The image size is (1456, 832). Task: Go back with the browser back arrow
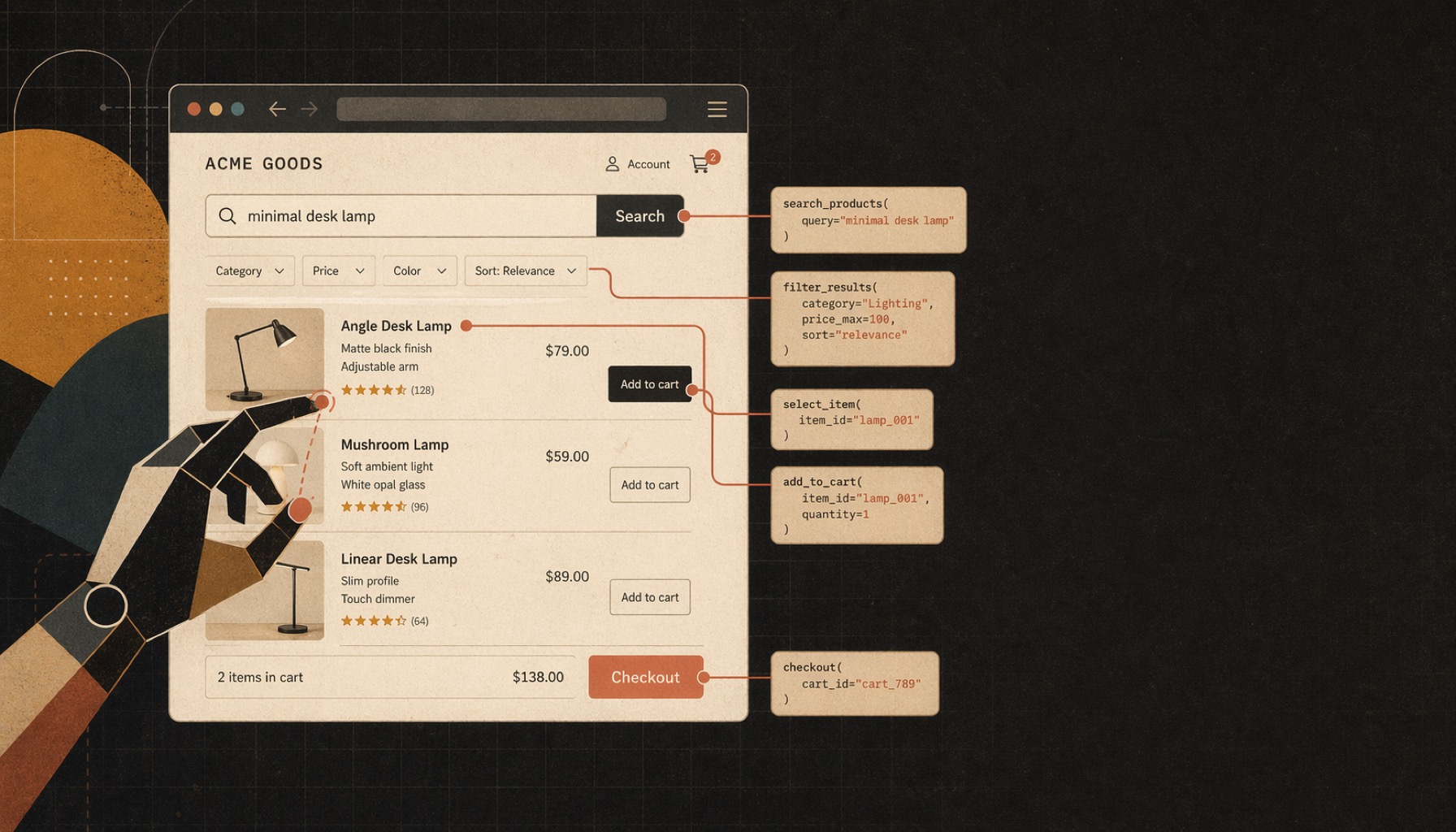(x=277, y=109)
